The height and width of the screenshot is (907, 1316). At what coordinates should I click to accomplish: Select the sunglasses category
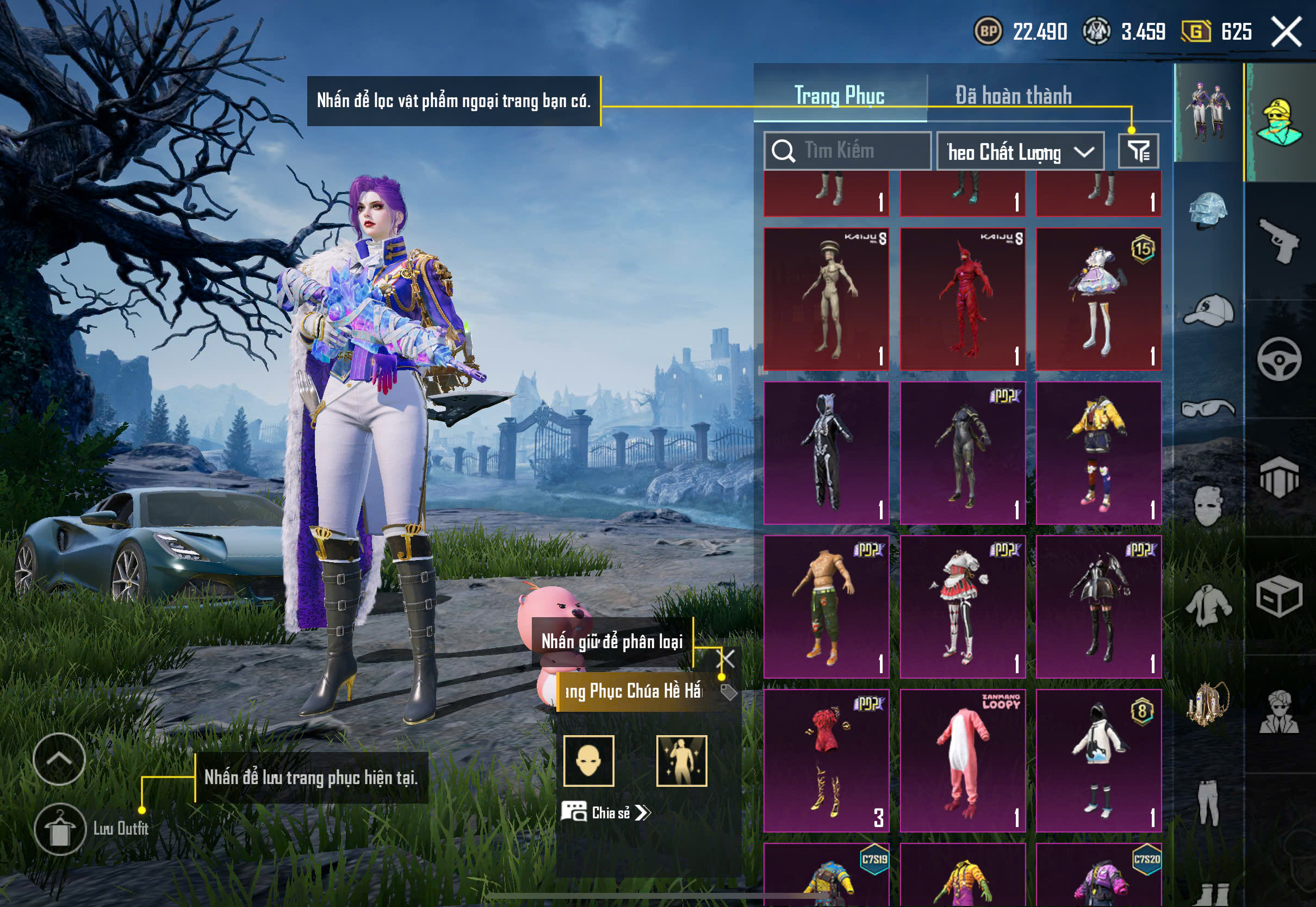(x=1208, y=408)
